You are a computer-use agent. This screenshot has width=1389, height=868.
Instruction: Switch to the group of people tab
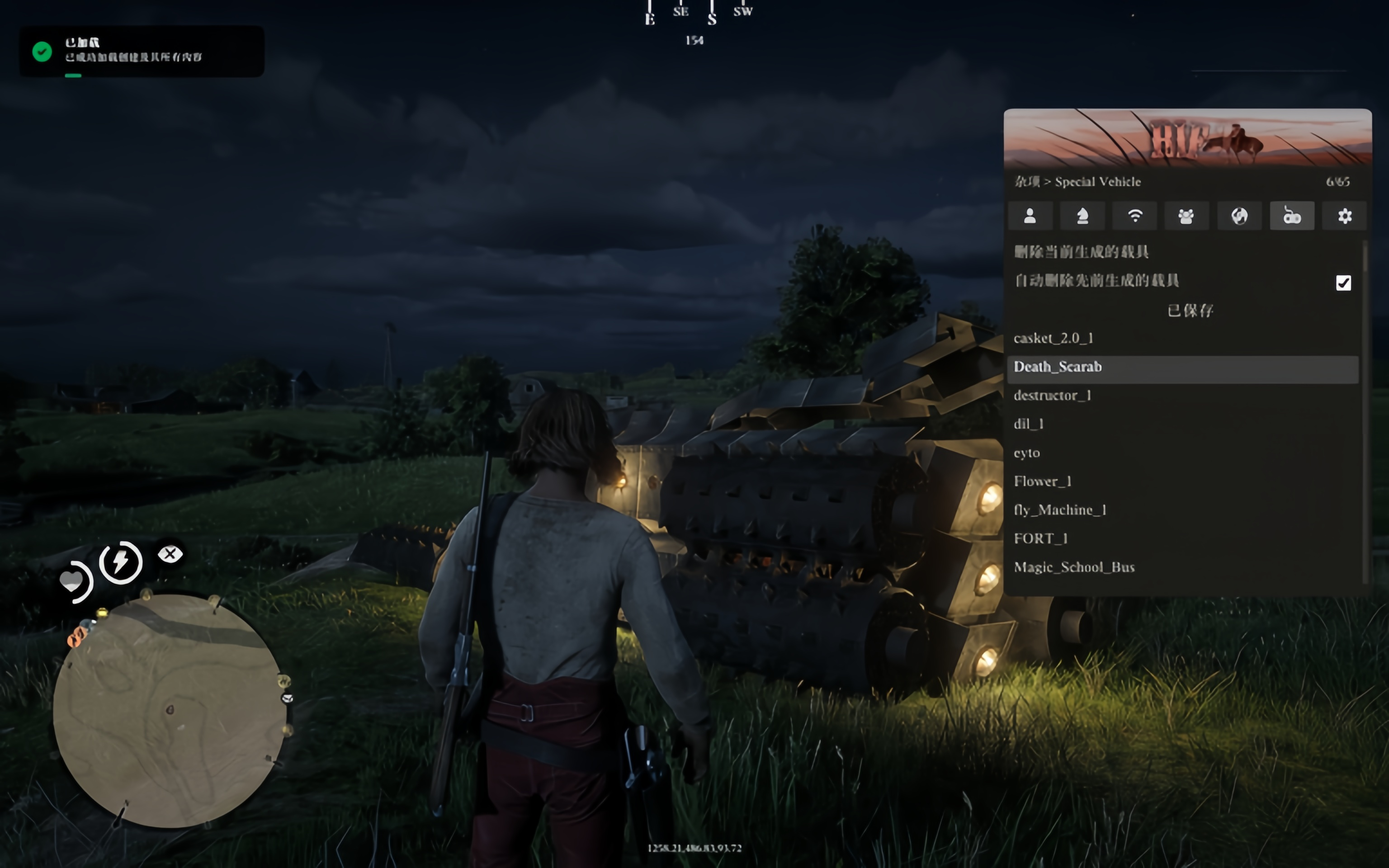(1186, 216)
